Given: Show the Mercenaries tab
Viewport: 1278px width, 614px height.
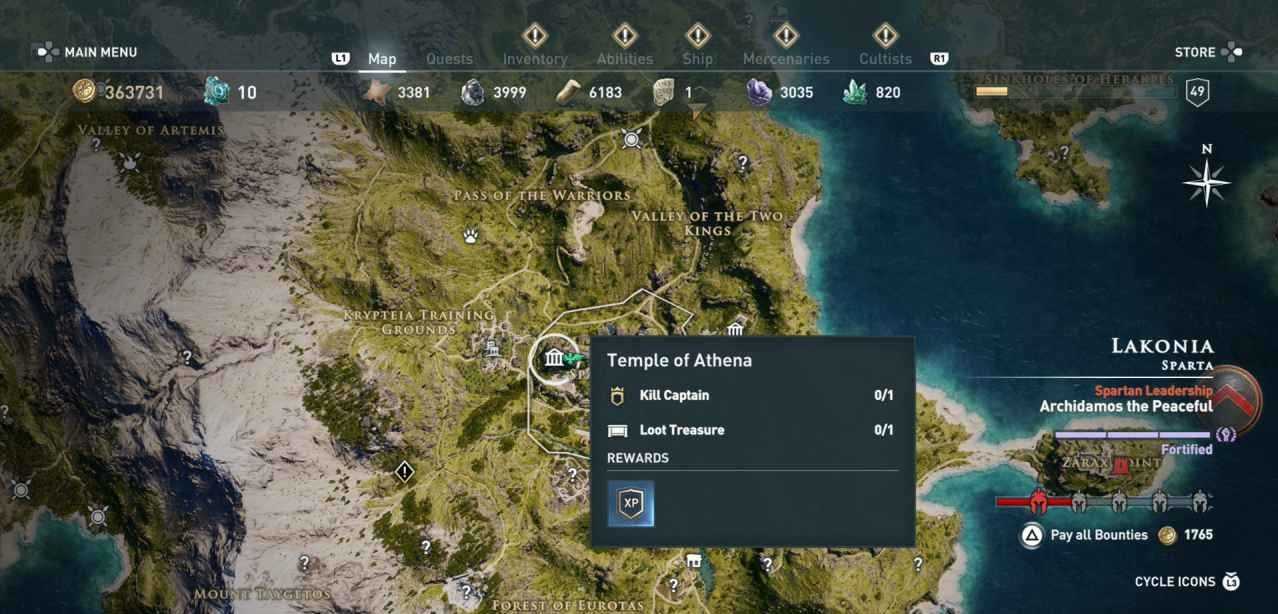Looking at the screenshot, I should [x=786, y=59].
